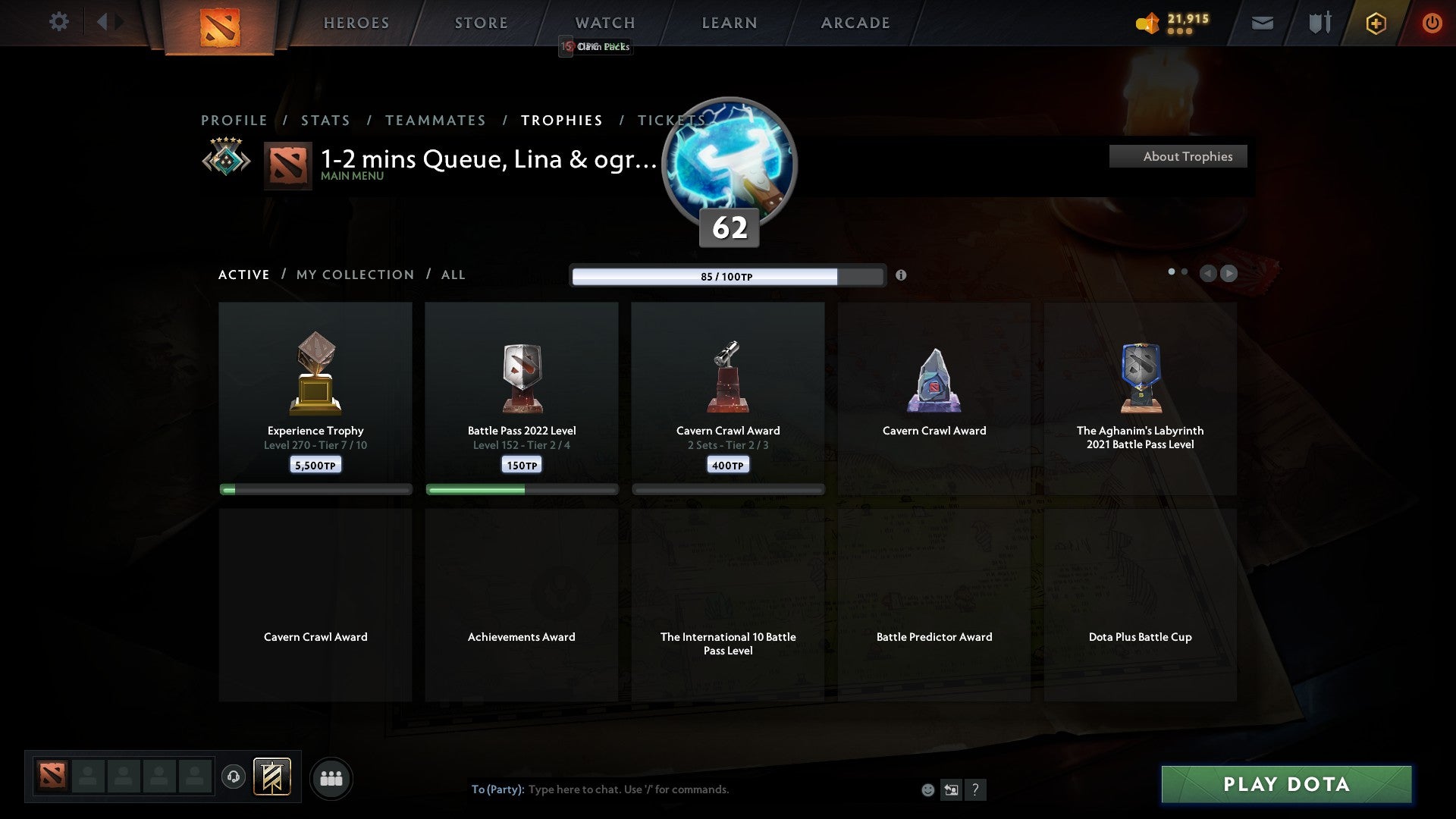Image resolution: width=1456 pixels, height=819 pixels.
Task: Click the screenshot share icon in chat bar
Action: [x=951, y=789]
